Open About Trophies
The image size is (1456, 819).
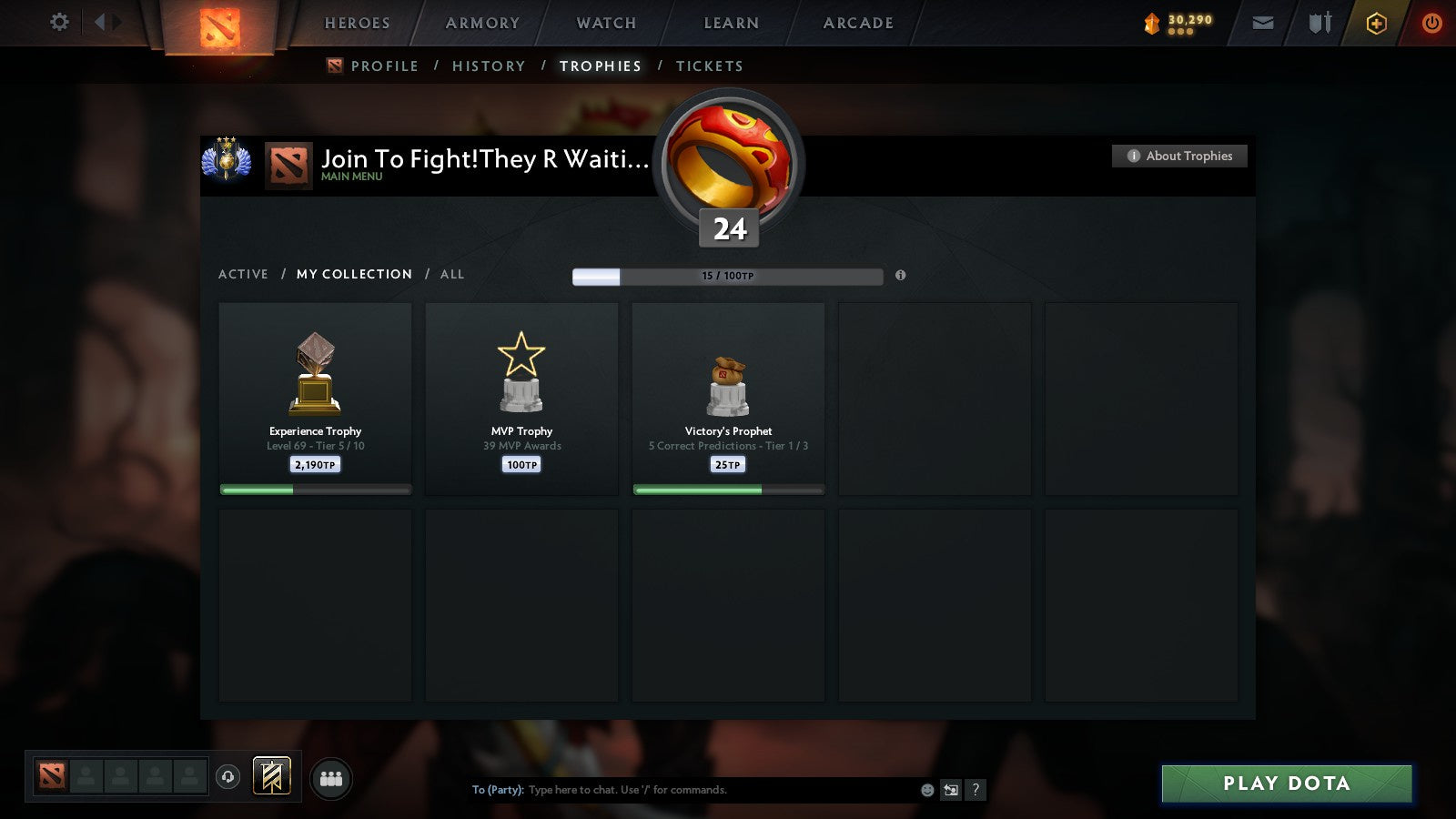tap(1179, 156)
